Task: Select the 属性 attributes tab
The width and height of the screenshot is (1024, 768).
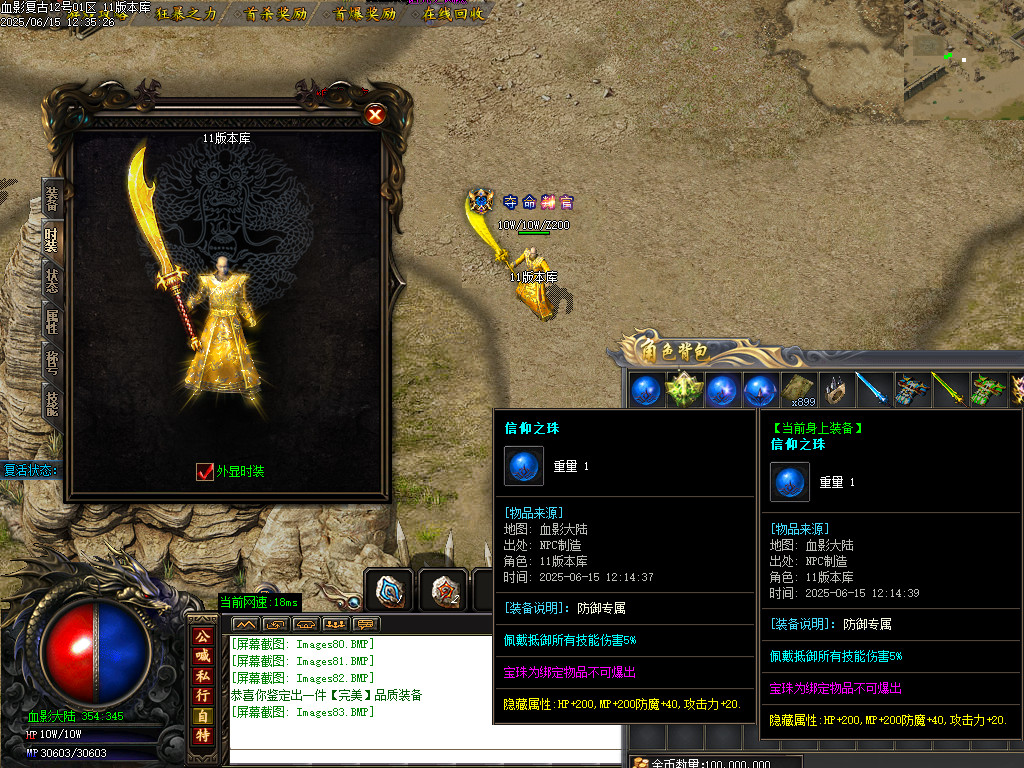Action: (x=52, y=321)
